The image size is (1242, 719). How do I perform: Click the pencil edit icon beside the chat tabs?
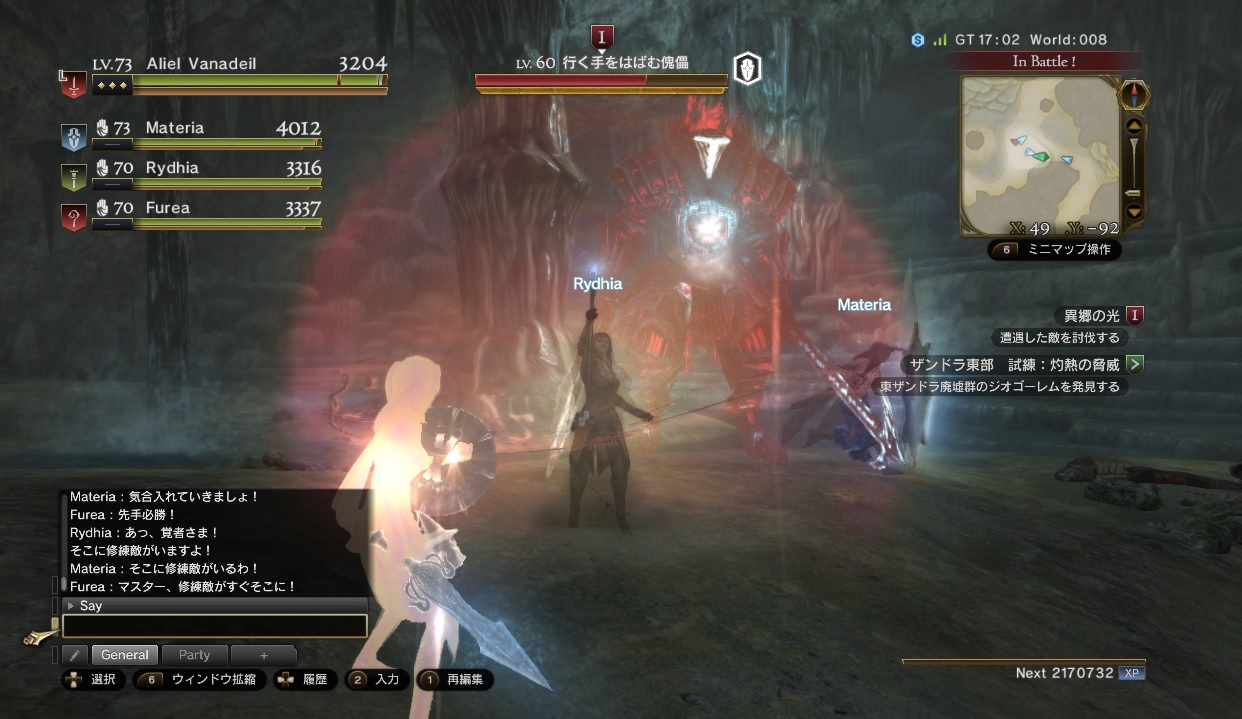pyautogui.click(x=74, y=655)
